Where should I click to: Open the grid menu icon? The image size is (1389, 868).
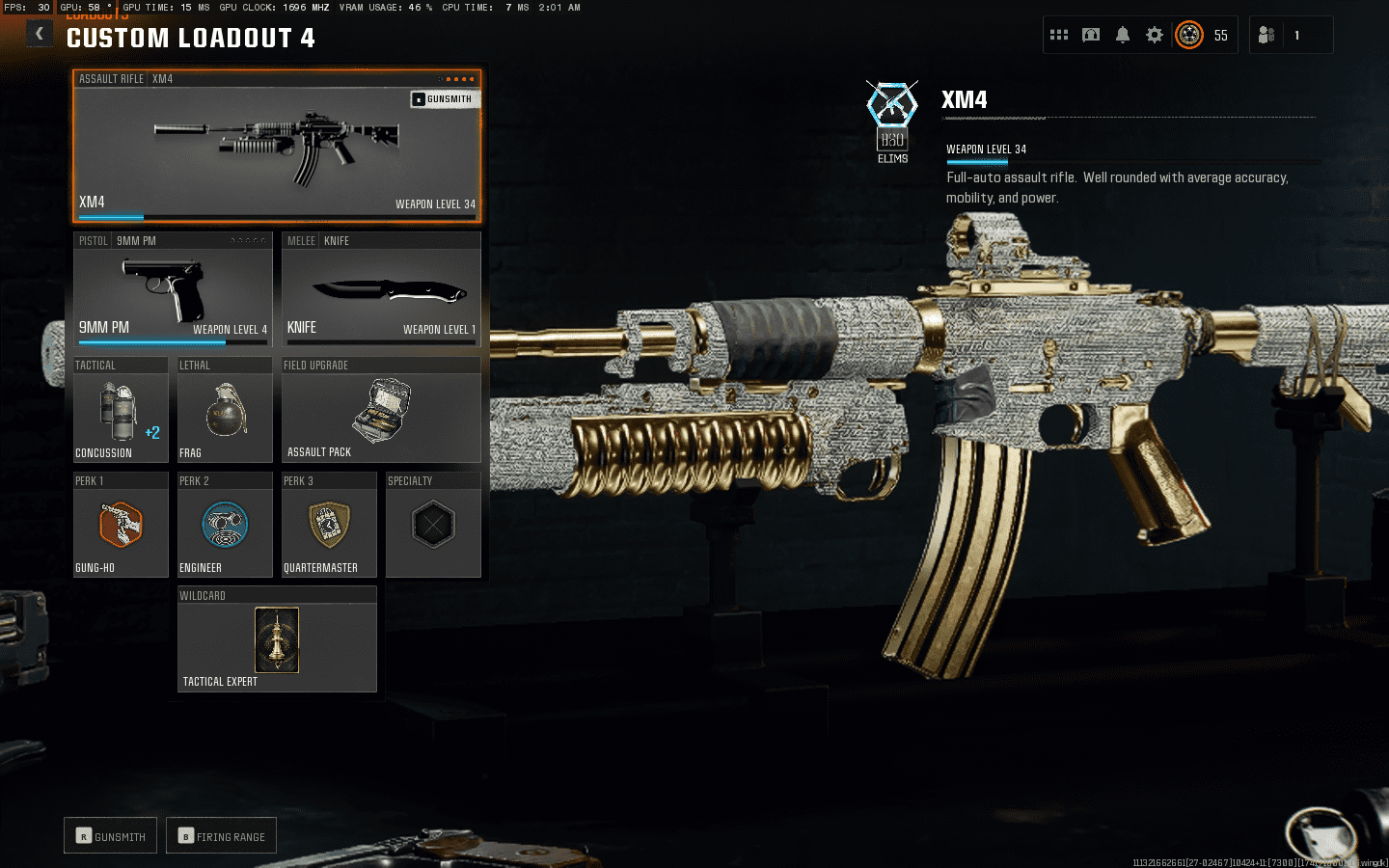(x=1059, y=35)
